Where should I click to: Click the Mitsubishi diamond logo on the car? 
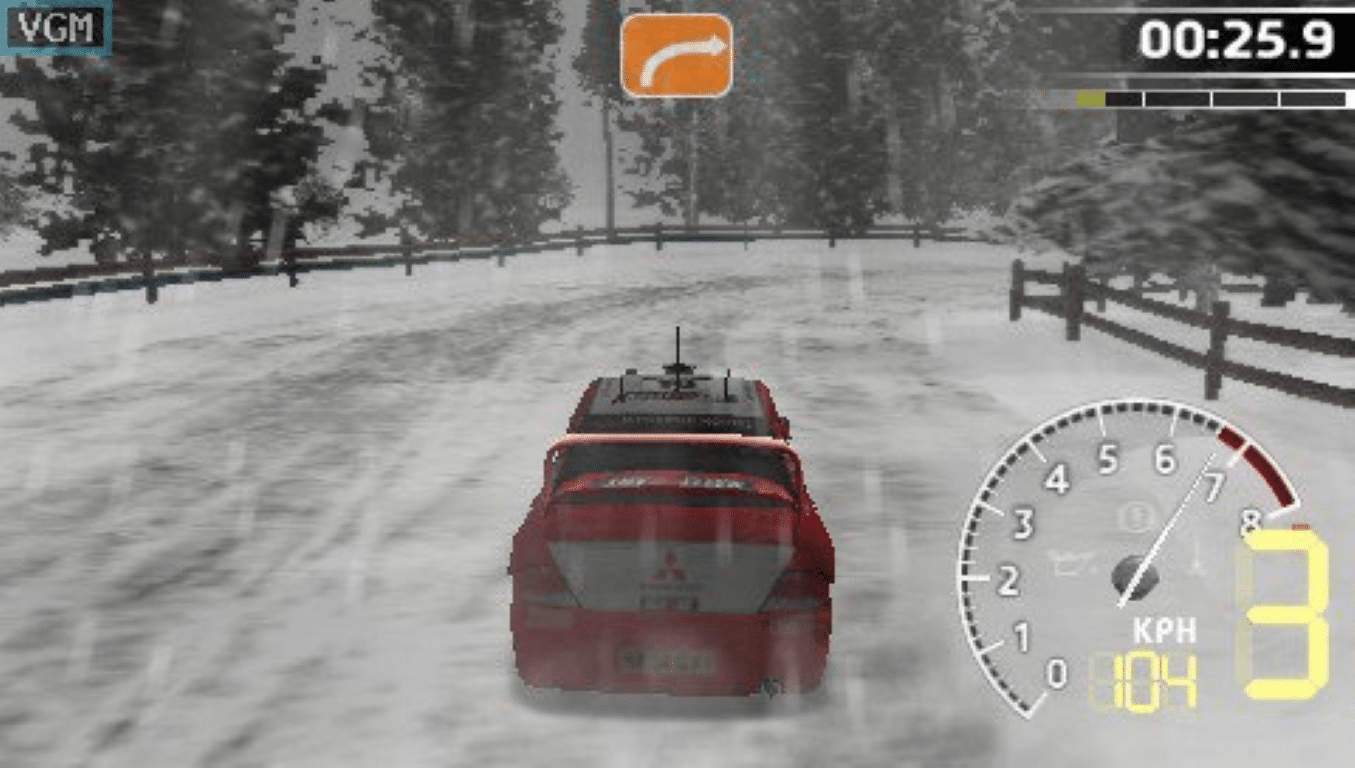click(x=672, y=565)
